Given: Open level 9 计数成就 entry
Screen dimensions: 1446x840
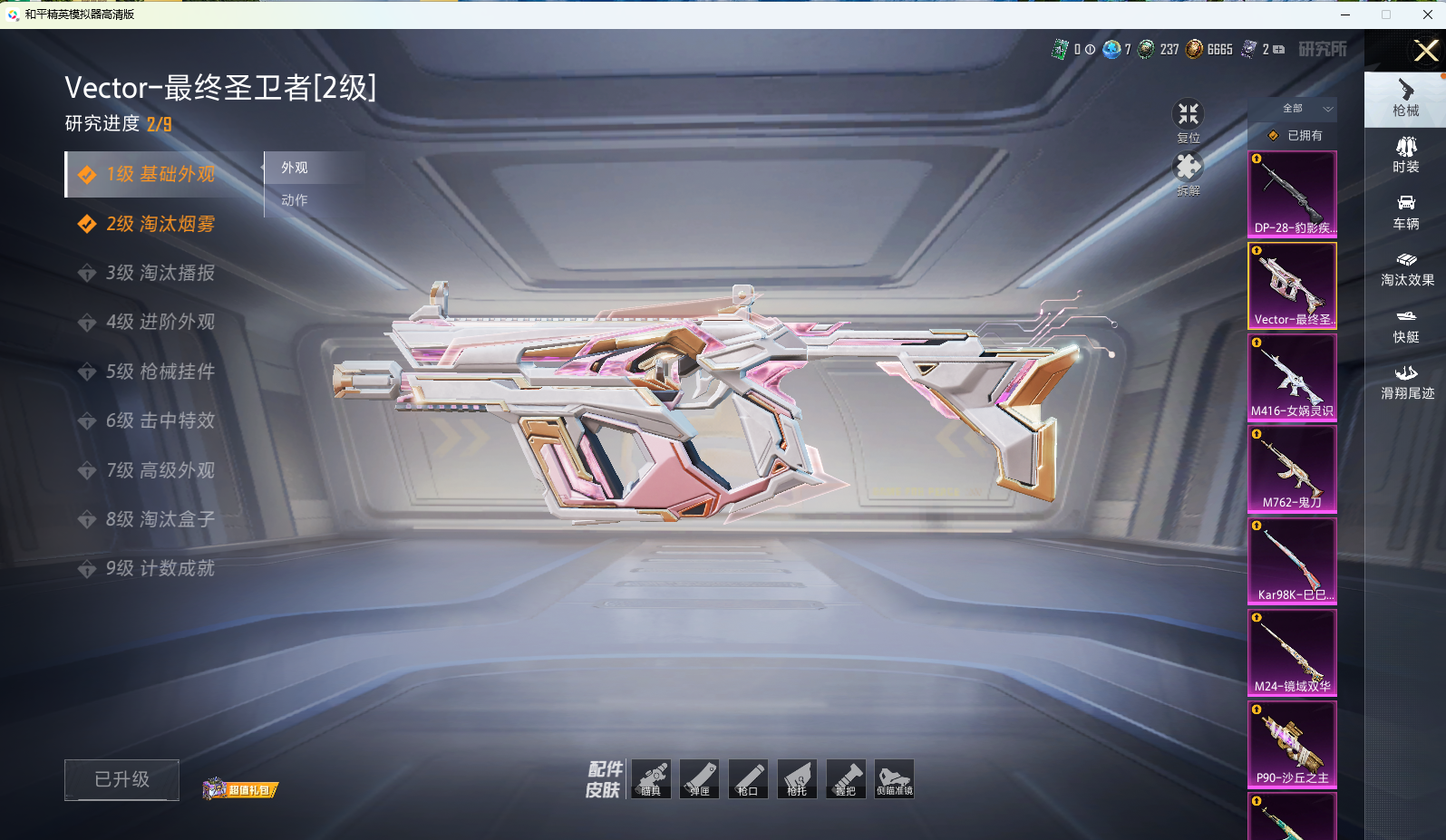Looking at the screenshot, I should pos(160,568).
